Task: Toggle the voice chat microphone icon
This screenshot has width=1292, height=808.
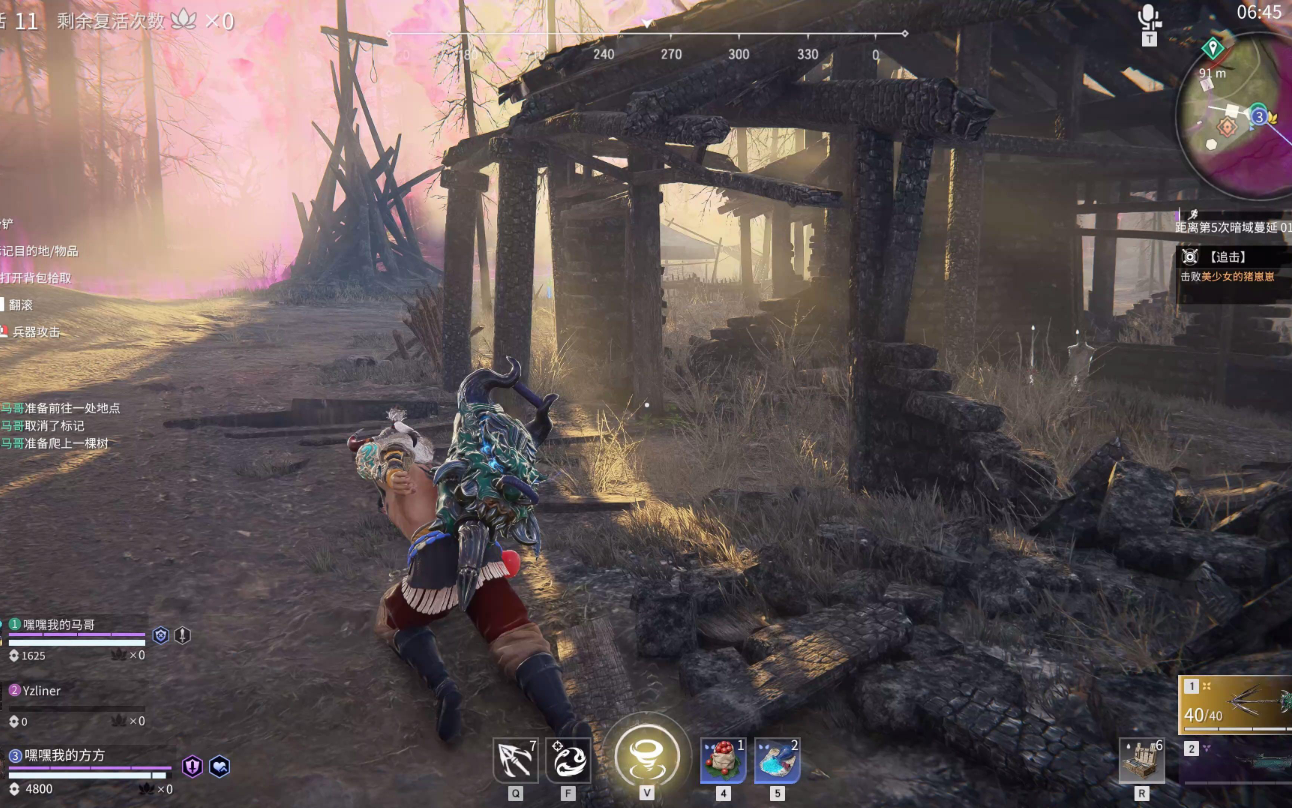Action: (1149, 17)
